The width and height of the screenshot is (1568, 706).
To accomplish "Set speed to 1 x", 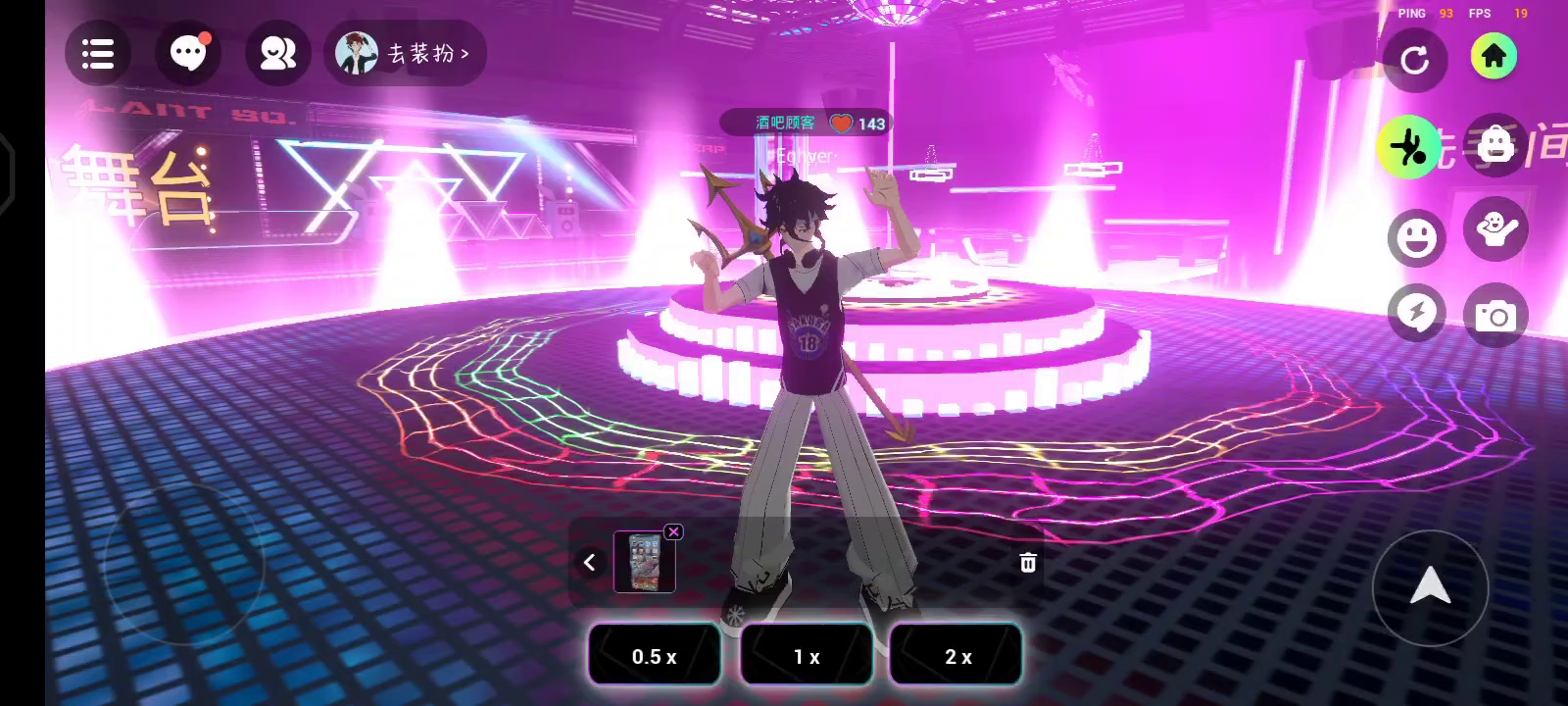I will 807,656.
